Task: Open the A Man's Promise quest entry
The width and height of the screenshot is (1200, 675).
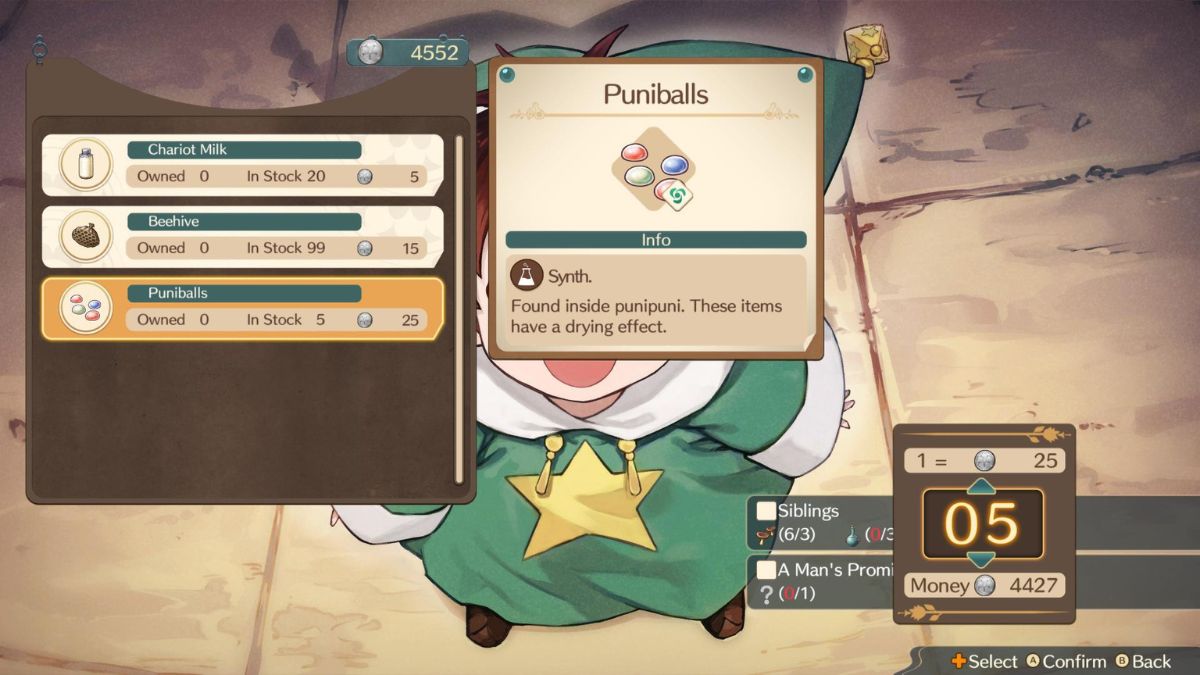Action: point(820,581)
